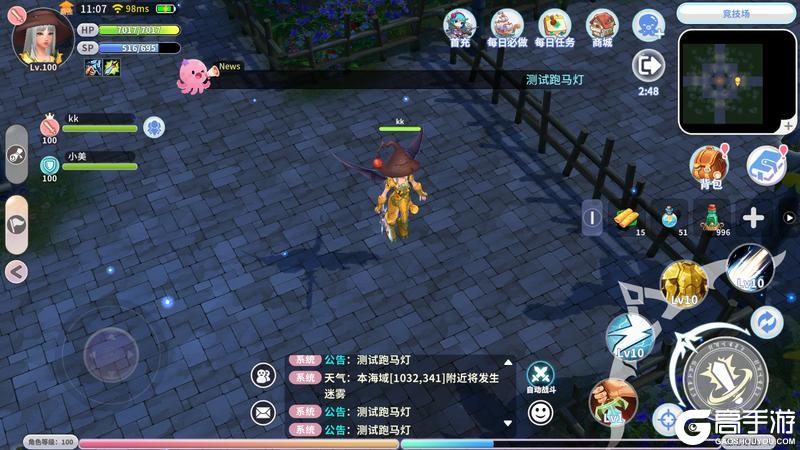Activate the golden armor skill
Screen dimensions: 800x450
tap(684, 284)
